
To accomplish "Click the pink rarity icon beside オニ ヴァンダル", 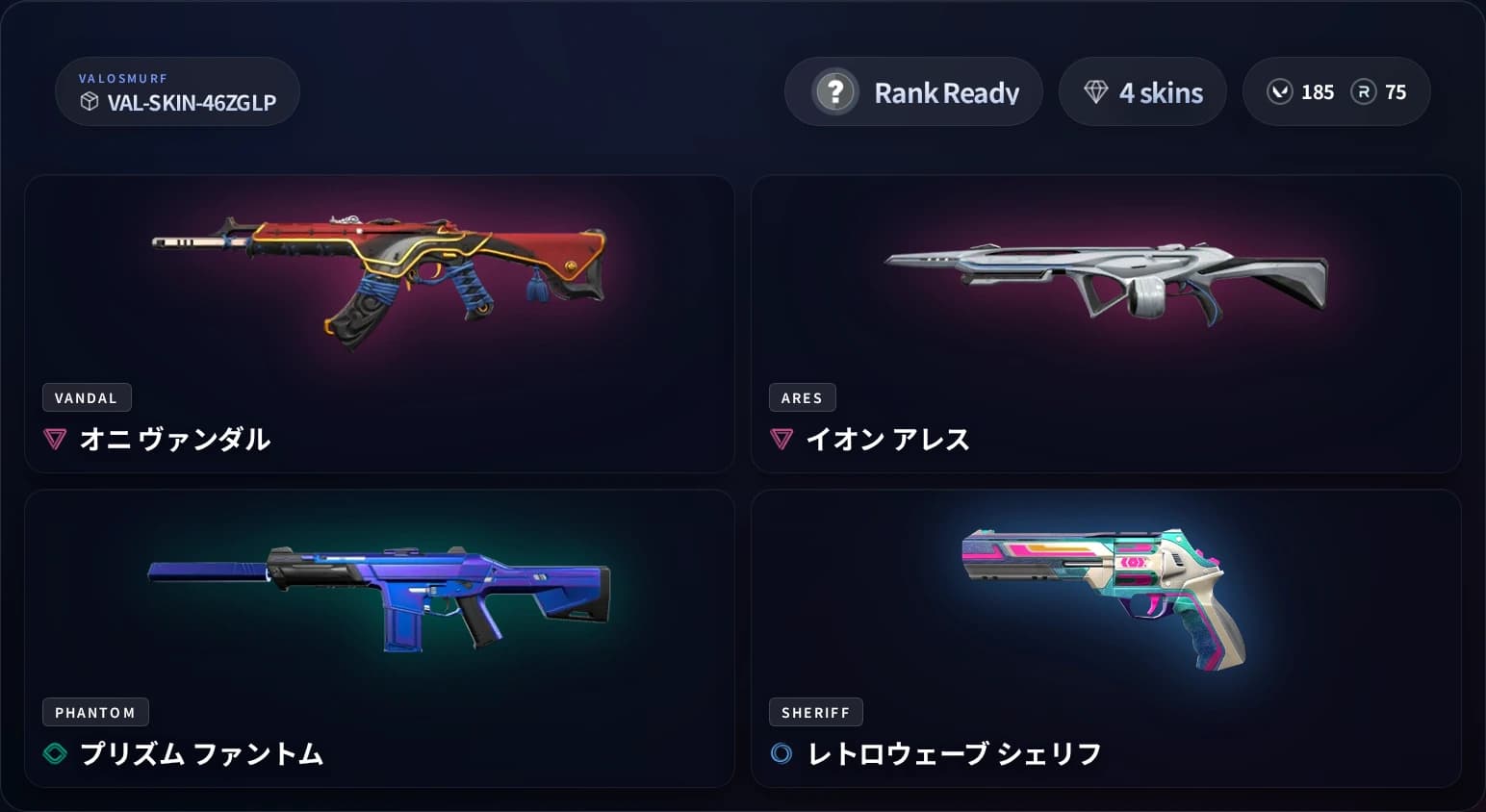I will point(56,439).
